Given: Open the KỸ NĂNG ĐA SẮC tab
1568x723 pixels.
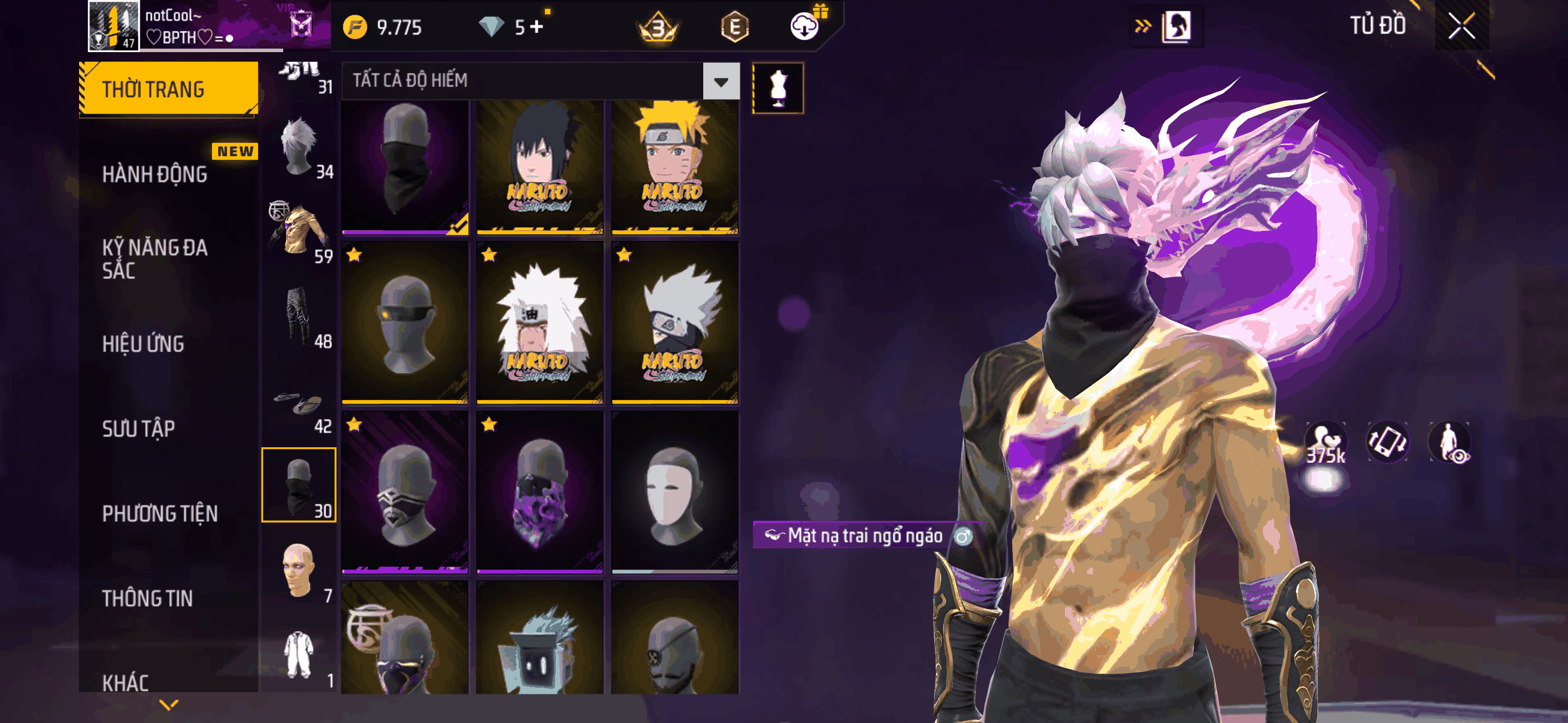Looking at the screenshot, I should click(155, 258).
